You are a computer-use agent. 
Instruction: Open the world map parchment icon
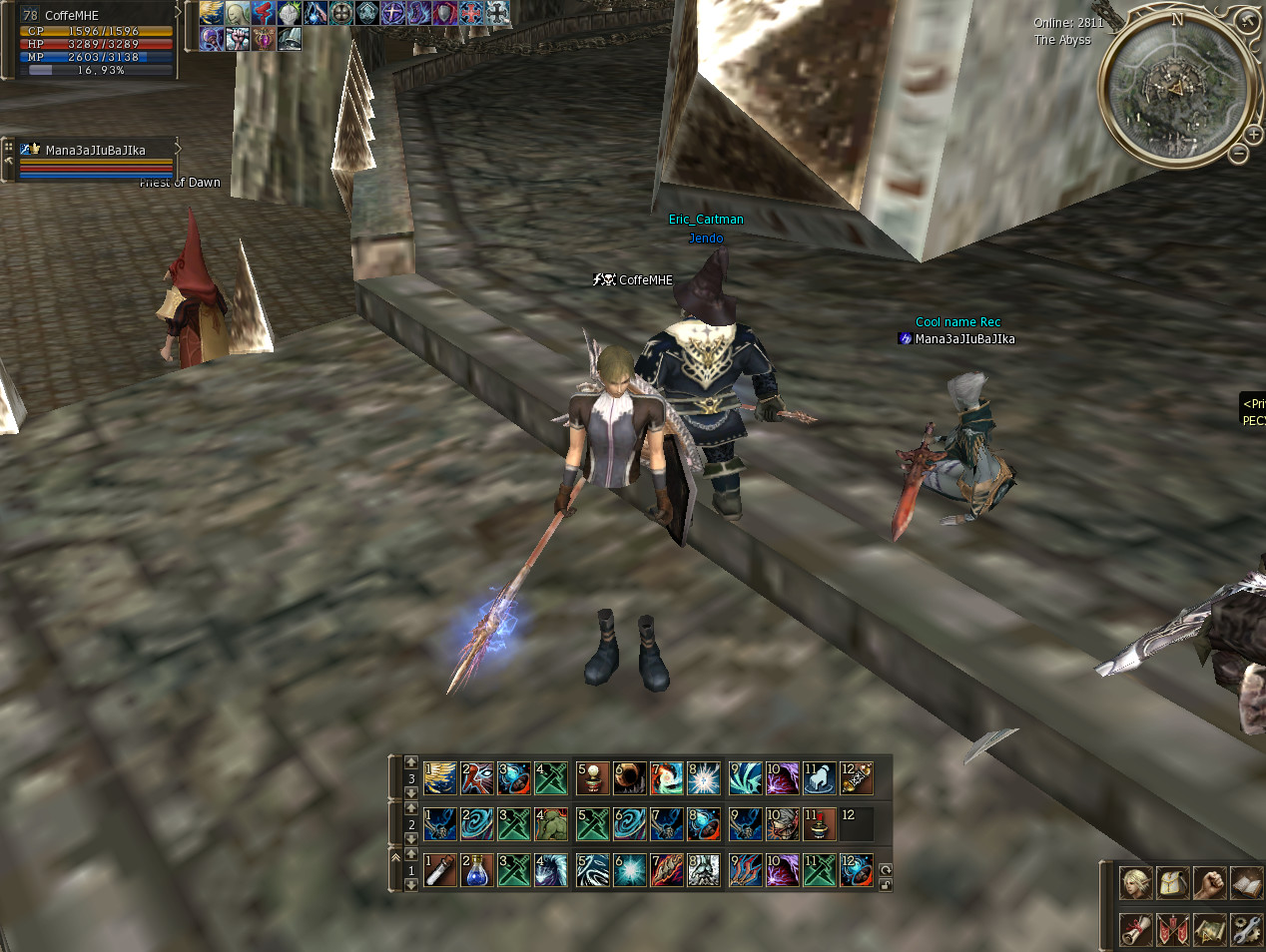(1209, 929)
